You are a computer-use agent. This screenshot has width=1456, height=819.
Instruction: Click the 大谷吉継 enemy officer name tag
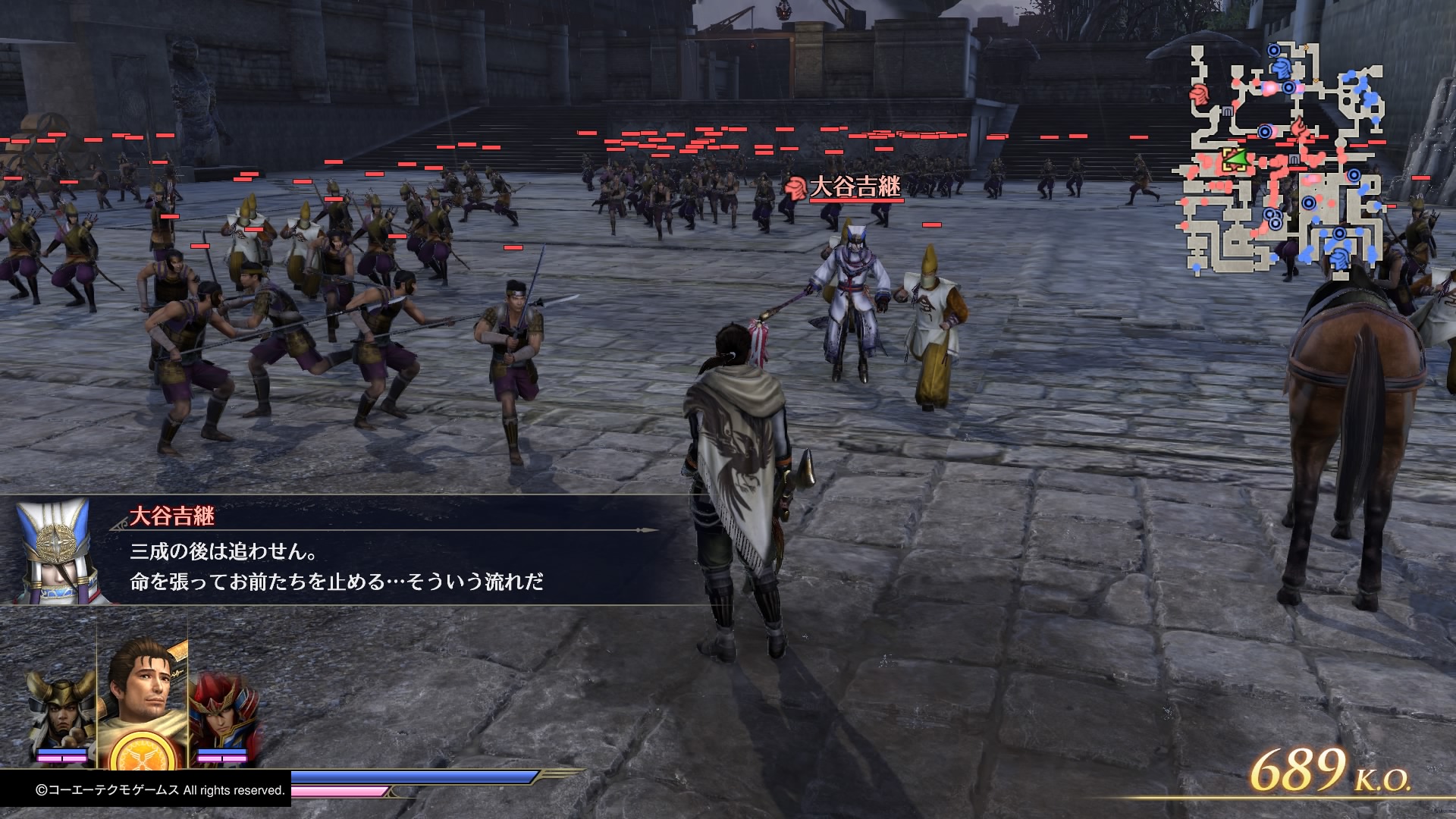(x=855, y=187)
